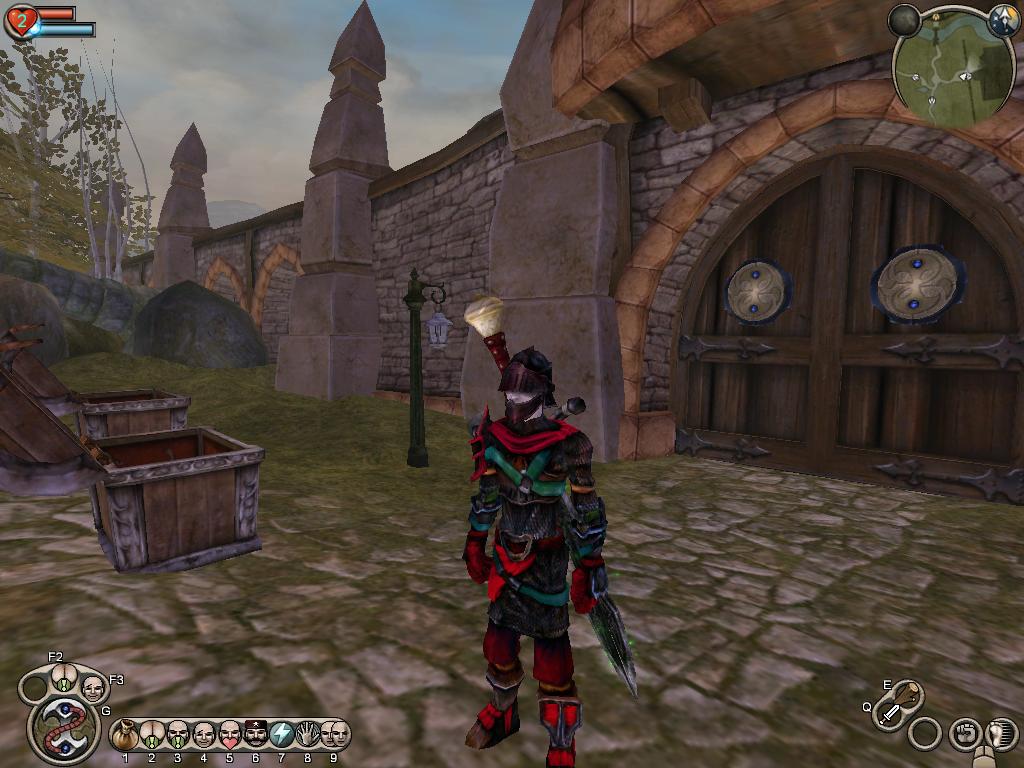Select the gold bag in hotbar slot 1
Image resolution: width=1024 pixels, height=768 pixels.
pos(125,735)
